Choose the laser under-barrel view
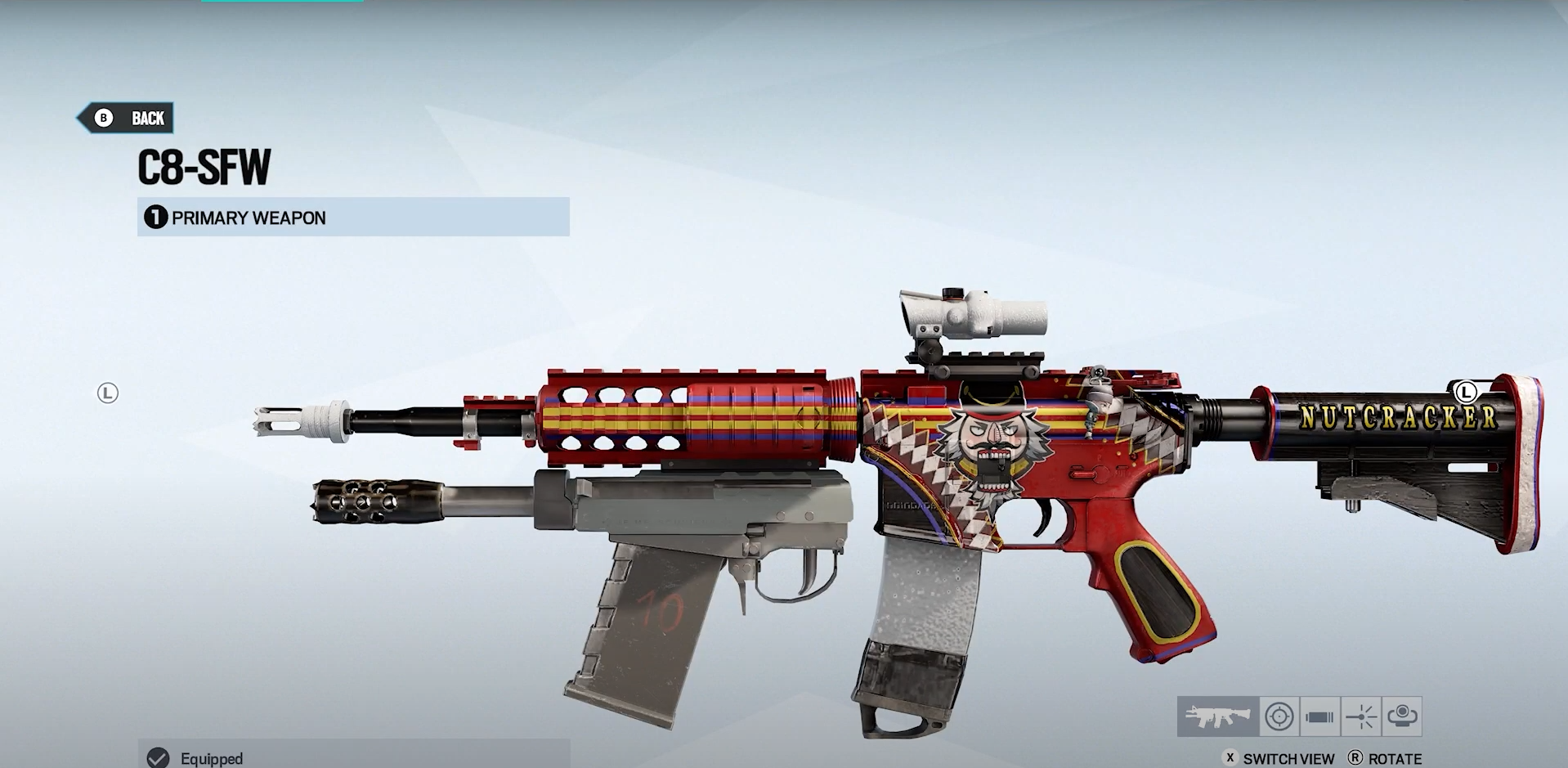The image size is (1568, 768). click(x=1361, y=717)
